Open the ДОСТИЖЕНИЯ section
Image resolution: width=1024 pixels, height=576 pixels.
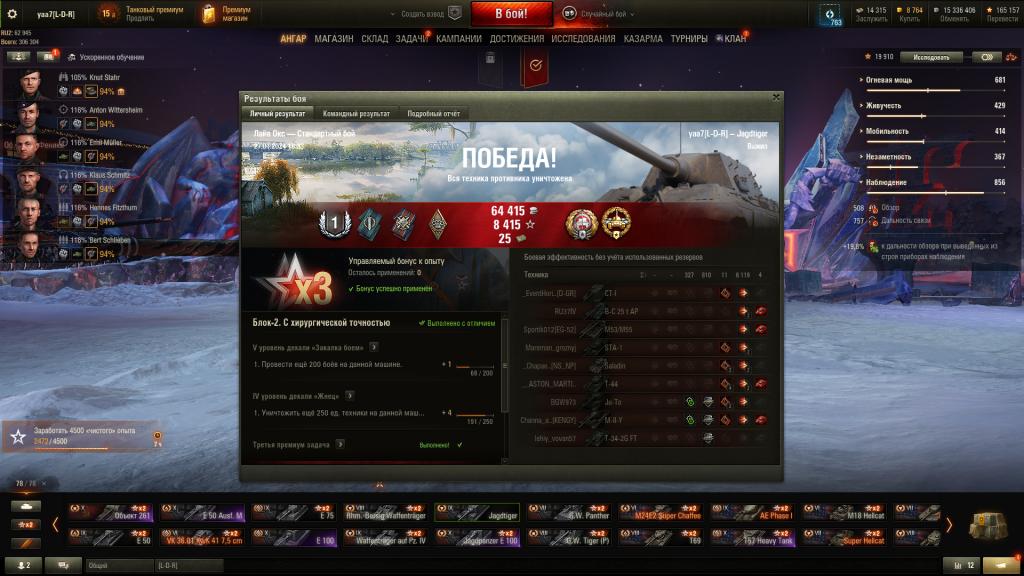[517, 39]
